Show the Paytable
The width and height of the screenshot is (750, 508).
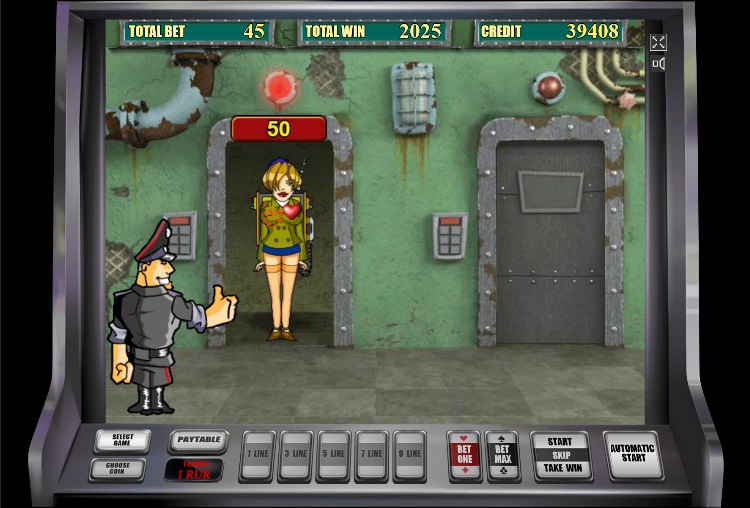(x=198, y=441)
